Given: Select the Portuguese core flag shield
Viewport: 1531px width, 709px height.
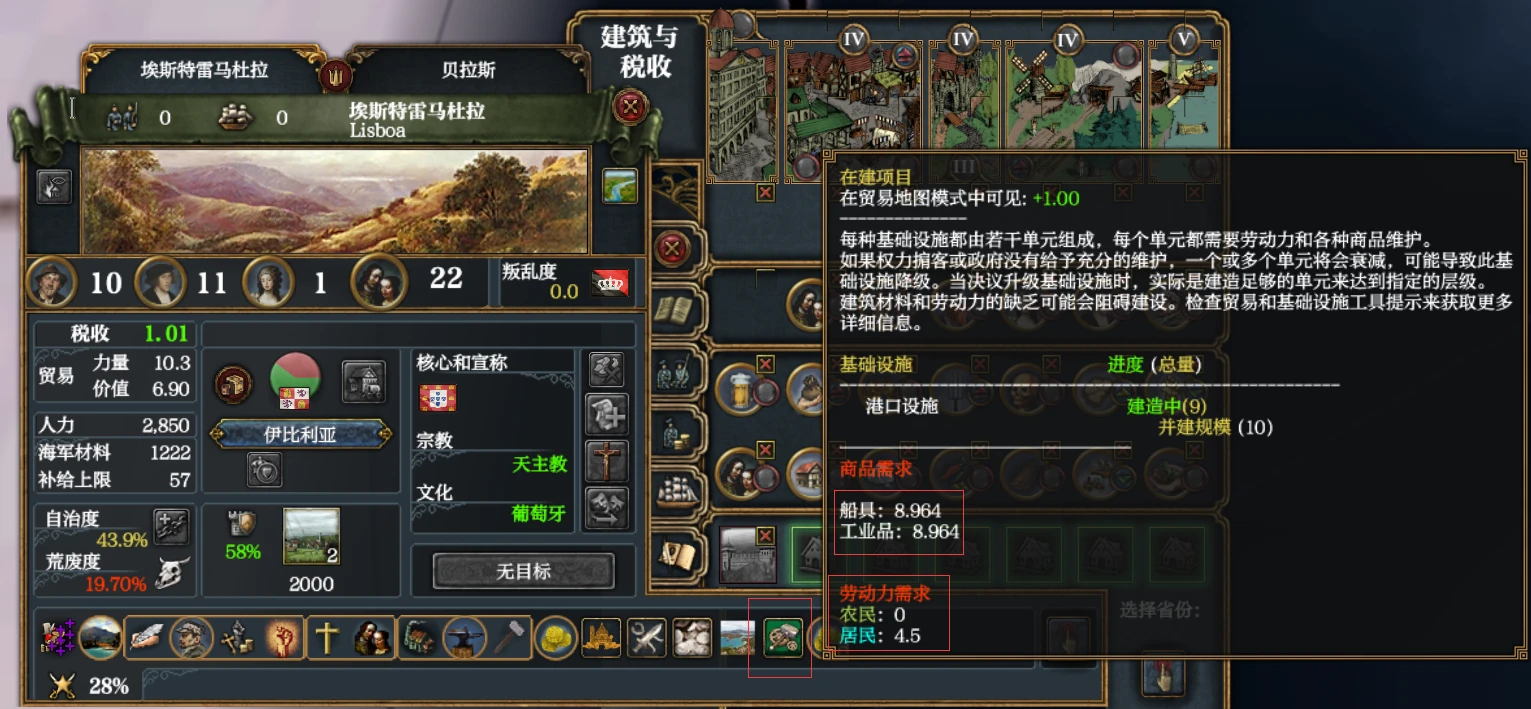Looking at the screenshot, I should click(438, 398).
